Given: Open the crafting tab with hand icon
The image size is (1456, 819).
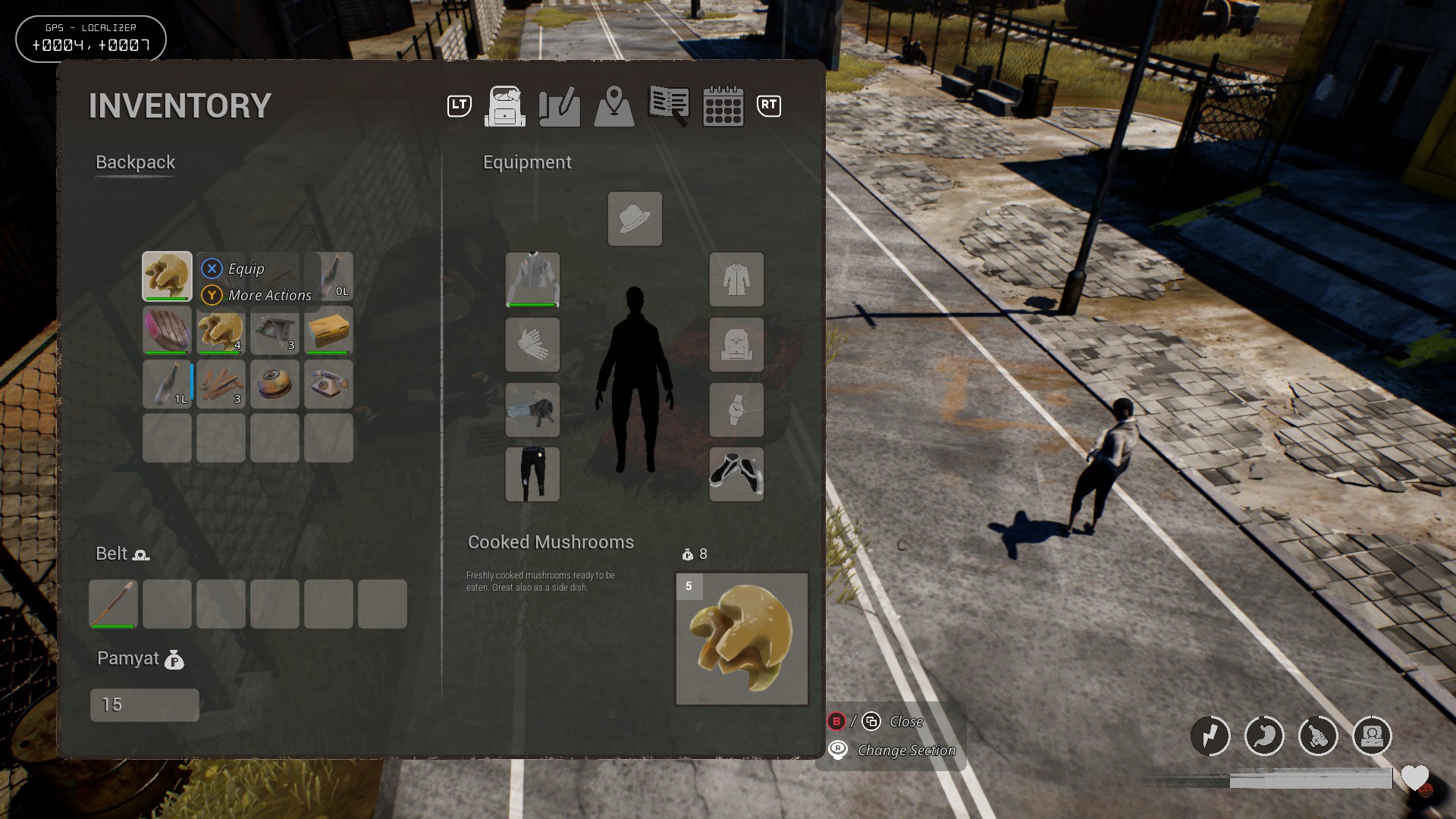Looking at the screenshot, I should [560, 106].
